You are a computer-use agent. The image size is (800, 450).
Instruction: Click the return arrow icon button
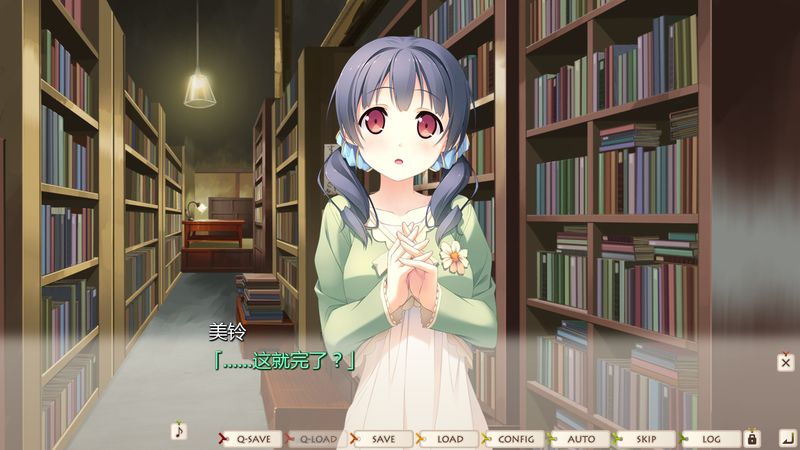786,438
